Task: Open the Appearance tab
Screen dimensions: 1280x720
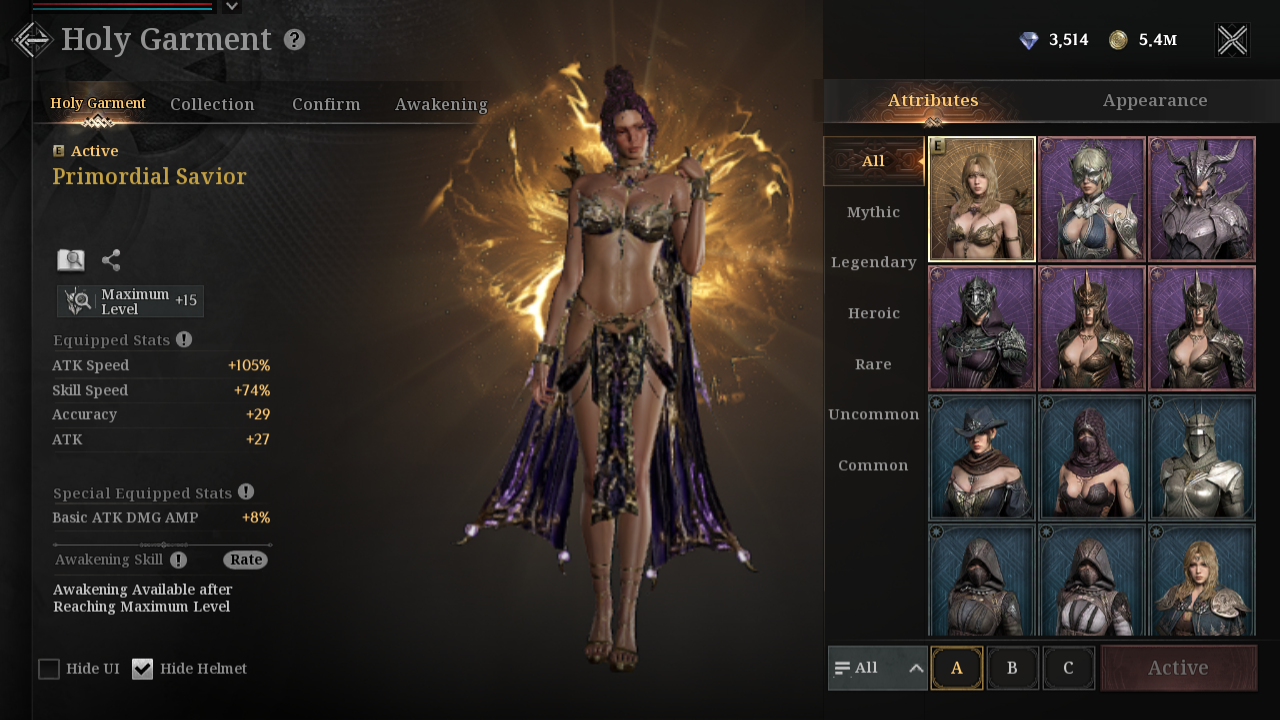Action: click(1155, 100)
